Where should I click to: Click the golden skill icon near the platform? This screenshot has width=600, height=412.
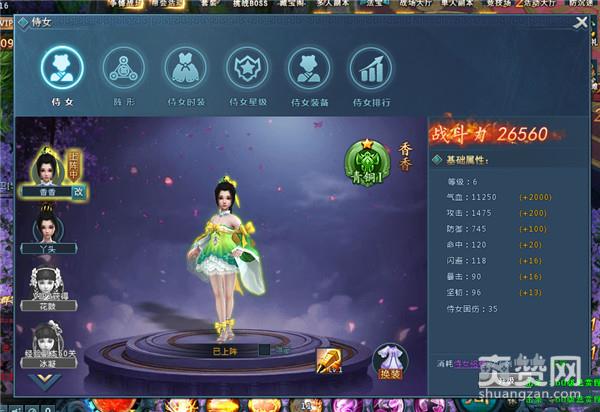330,360
